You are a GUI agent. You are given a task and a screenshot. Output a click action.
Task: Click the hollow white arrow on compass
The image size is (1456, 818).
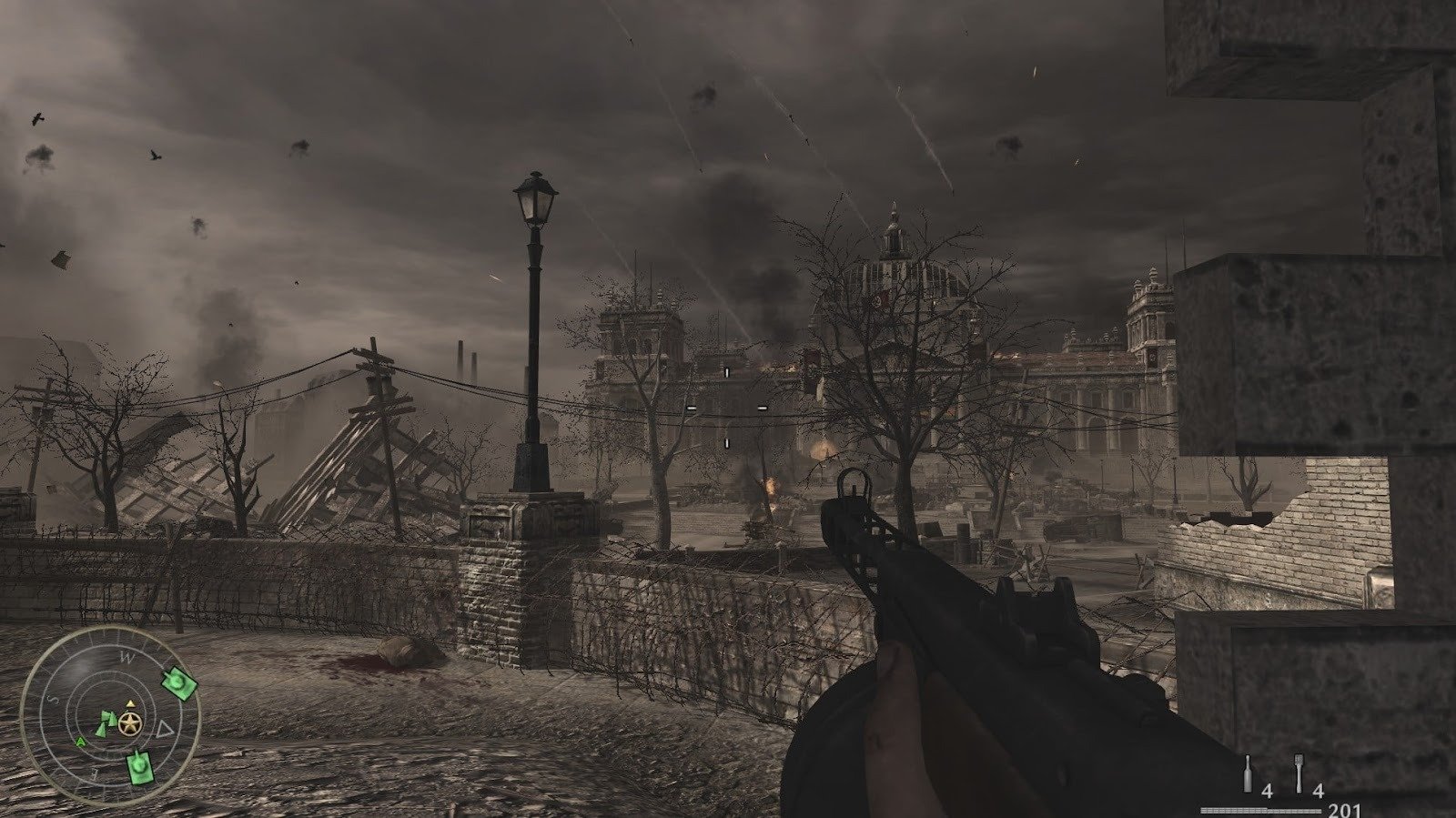[165, 727]
